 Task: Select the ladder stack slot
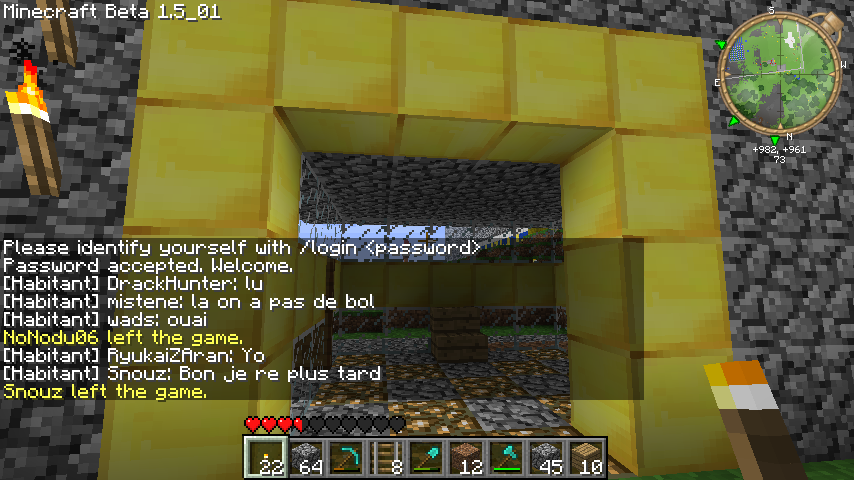pyautogui.click(x=387, y=458)
